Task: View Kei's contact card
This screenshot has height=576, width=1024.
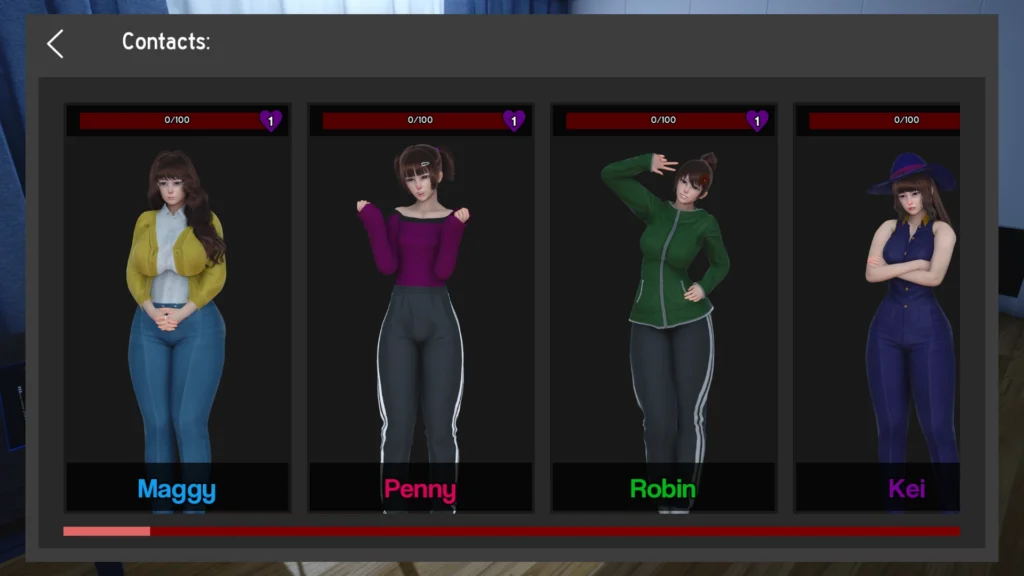Action: pyautogui.click(x=878, y=308)
